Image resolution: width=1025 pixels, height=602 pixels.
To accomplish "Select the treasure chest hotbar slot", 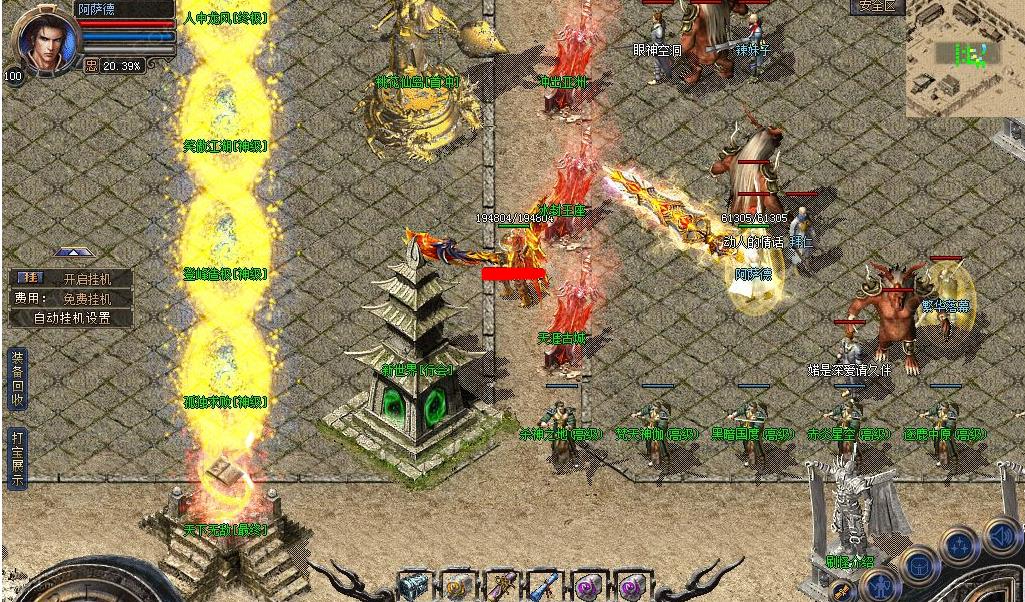I will tap(413, 586).
